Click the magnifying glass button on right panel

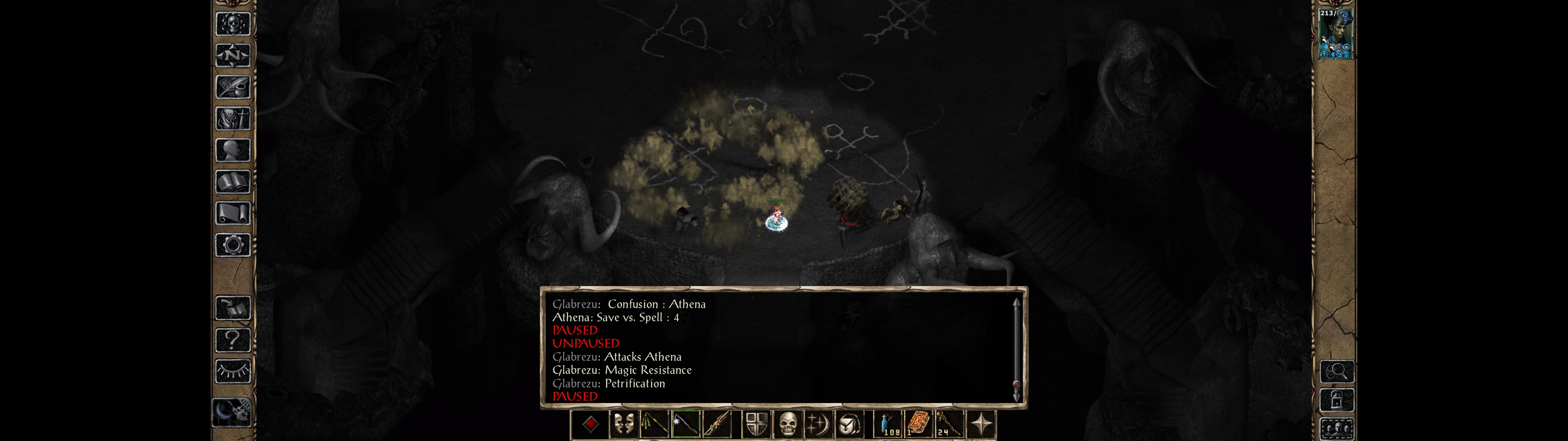1337,371
